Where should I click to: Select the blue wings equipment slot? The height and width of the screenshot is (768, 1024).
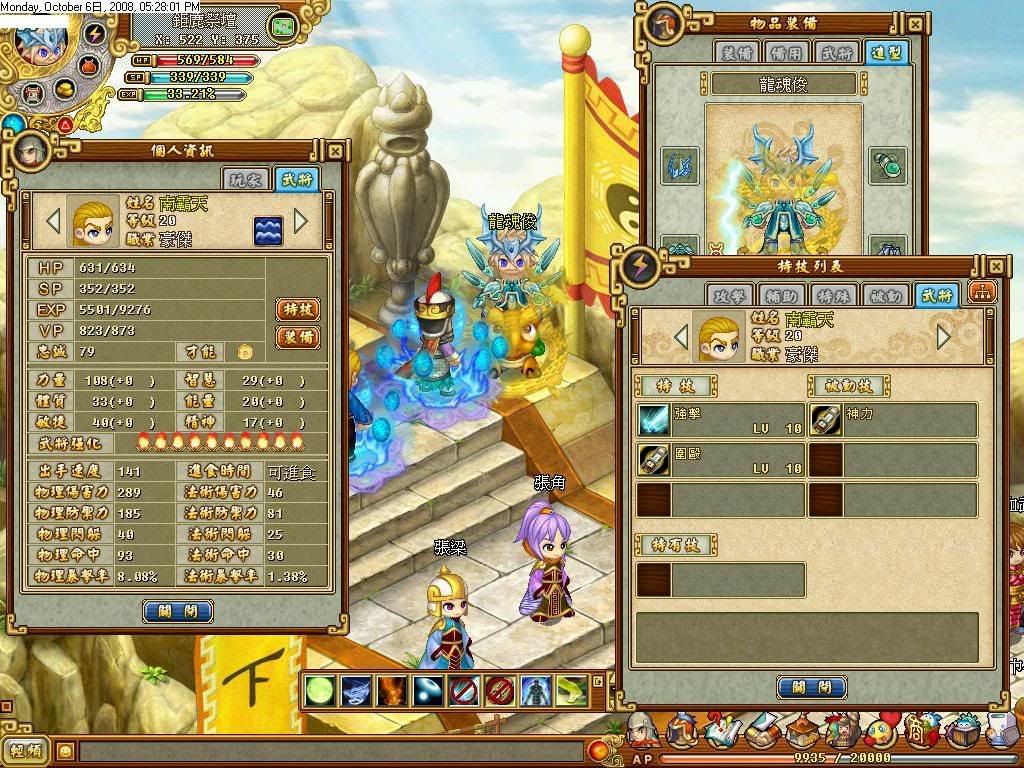680,166
